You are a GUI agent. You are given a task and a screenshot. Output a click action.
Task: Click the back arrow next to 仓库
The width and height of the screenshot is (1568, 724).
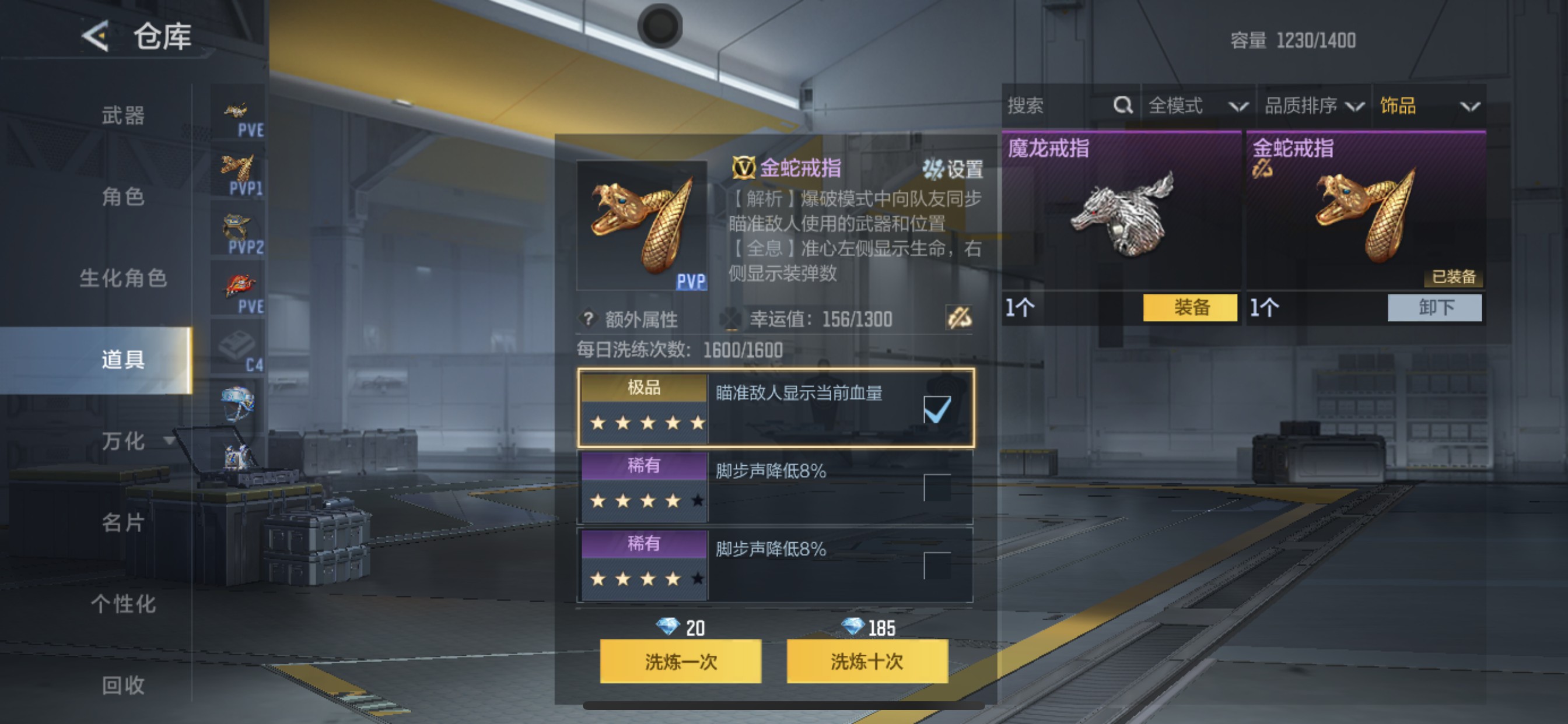(x=94, y=36)
